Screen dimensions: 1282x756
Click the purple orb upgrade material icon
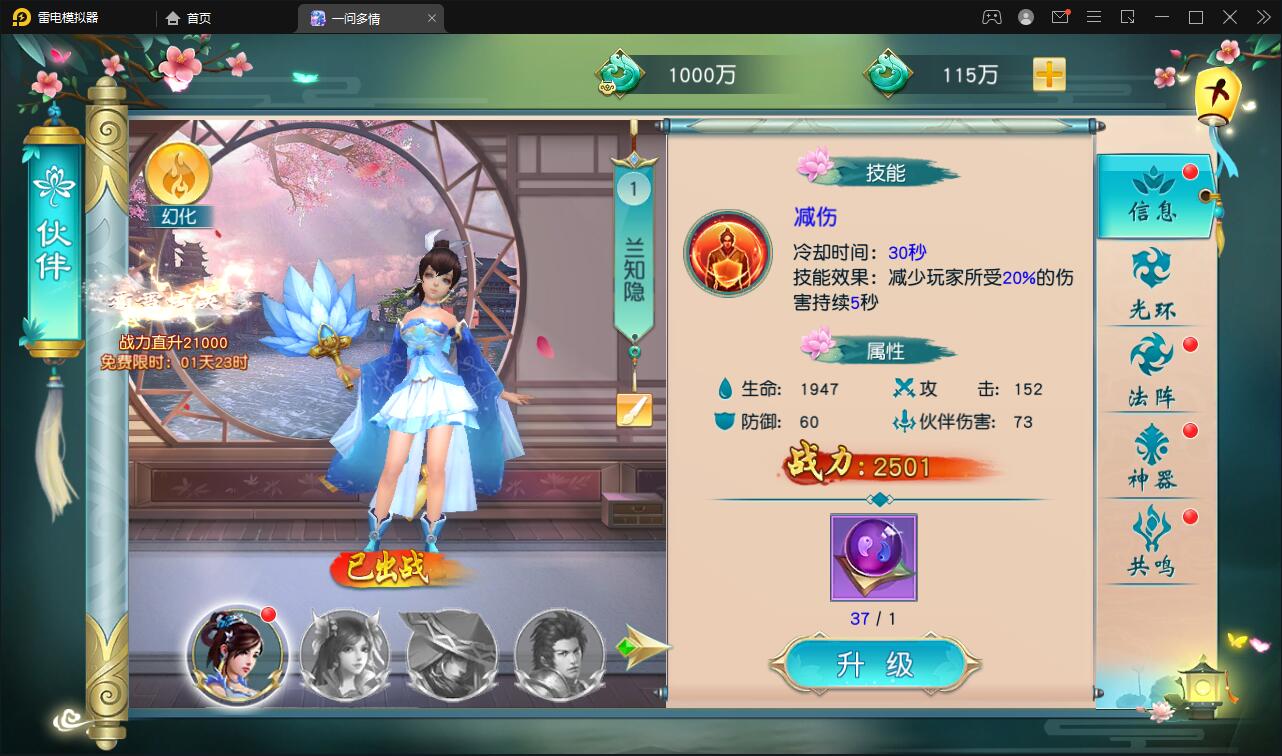tap(873, 557)
